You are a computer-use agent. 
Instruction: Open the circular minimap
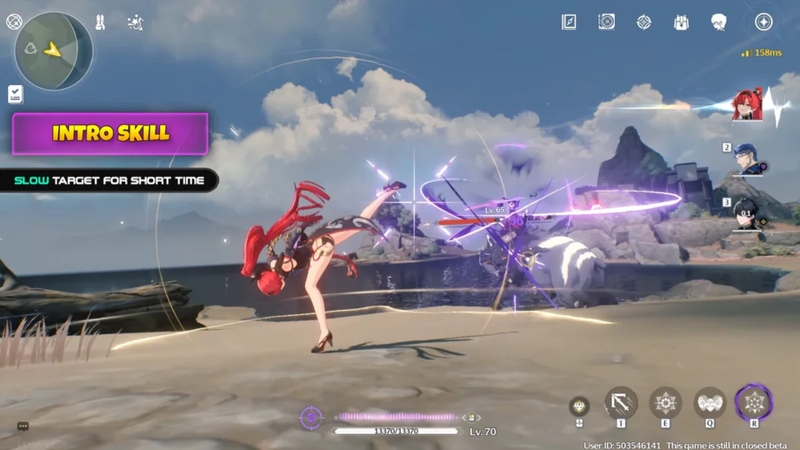click(x=54, y=50)
